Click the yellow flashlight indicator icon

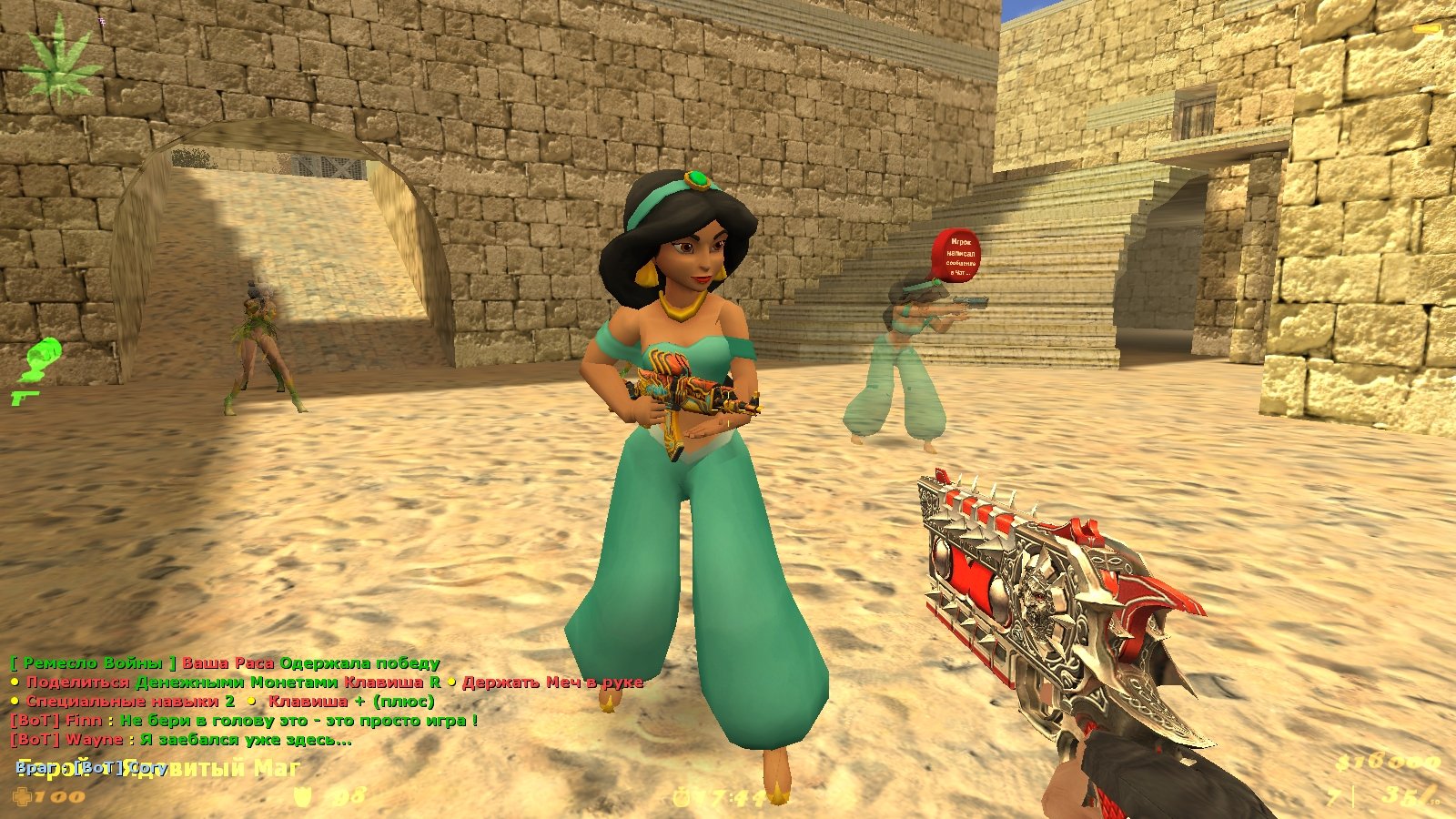tap(1427, 30)
